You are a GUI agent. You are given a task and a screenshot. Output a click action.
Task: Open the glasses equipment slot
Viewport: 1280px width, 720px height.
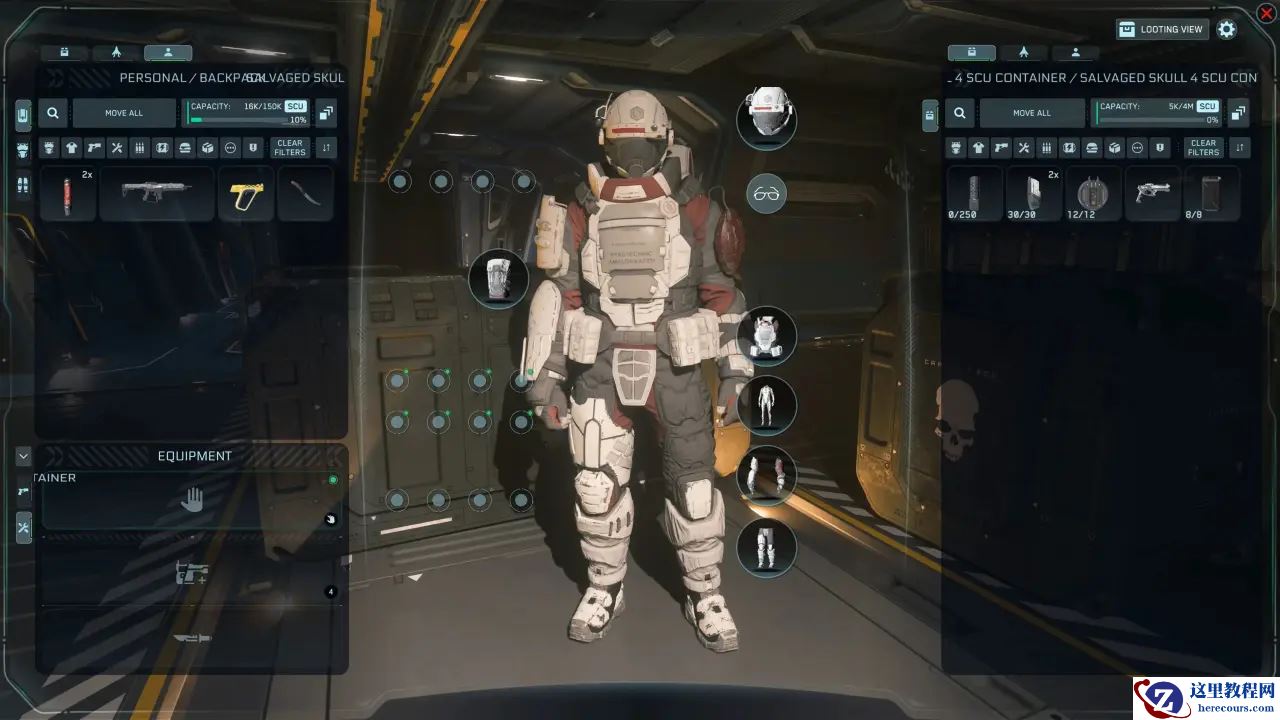coord(767,194)
